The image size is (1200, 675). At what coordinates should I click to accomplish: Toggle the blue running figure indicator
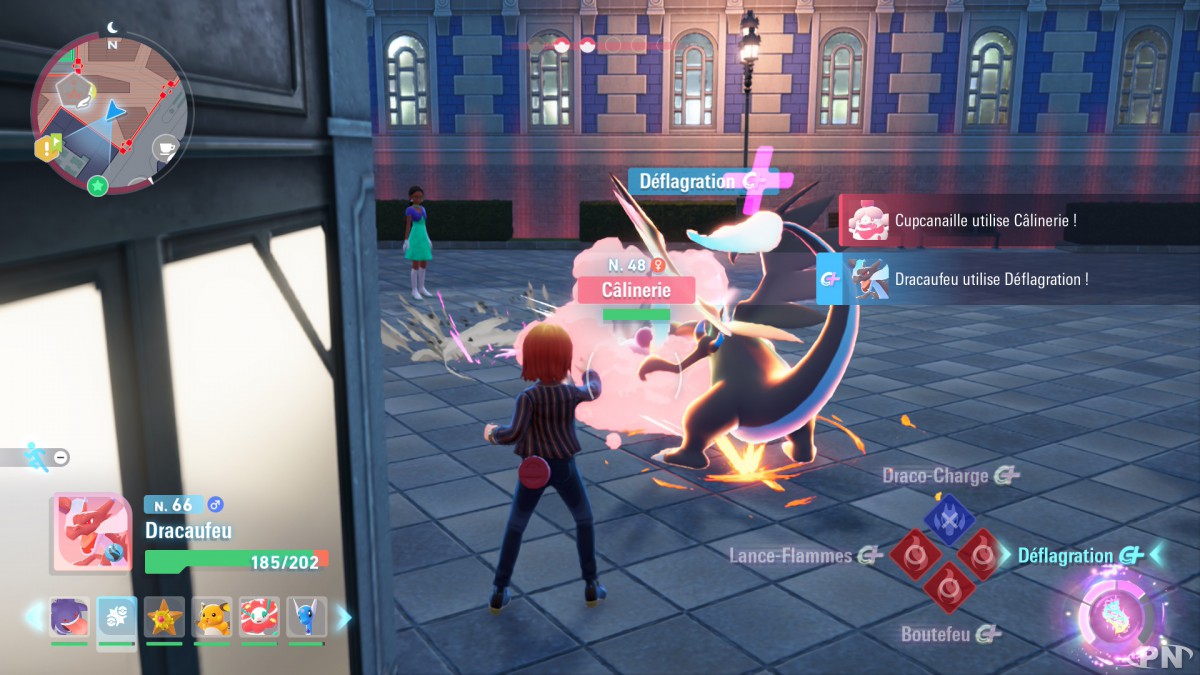point(37,457)
